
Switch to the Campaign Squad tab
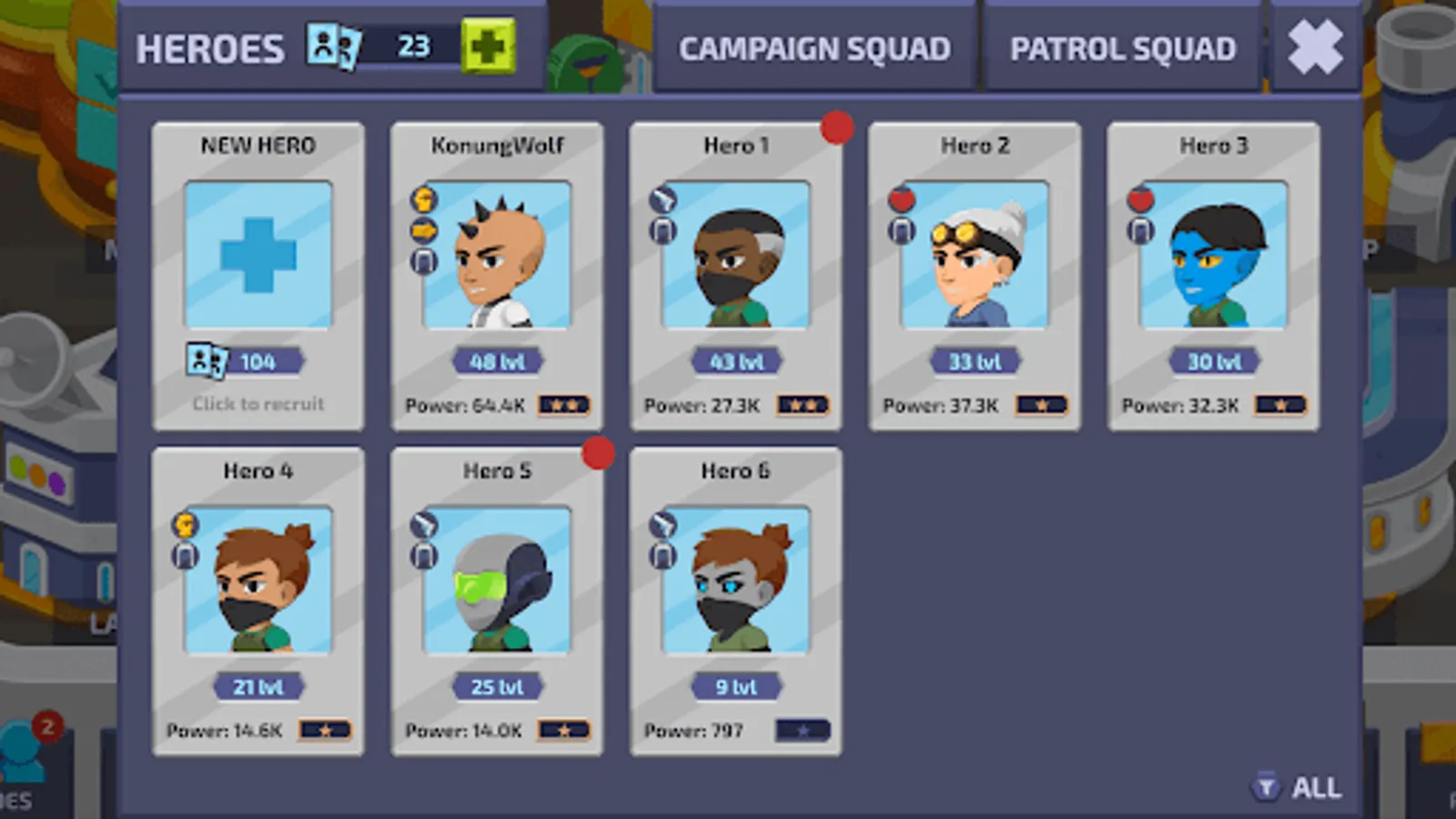point(815,47)
